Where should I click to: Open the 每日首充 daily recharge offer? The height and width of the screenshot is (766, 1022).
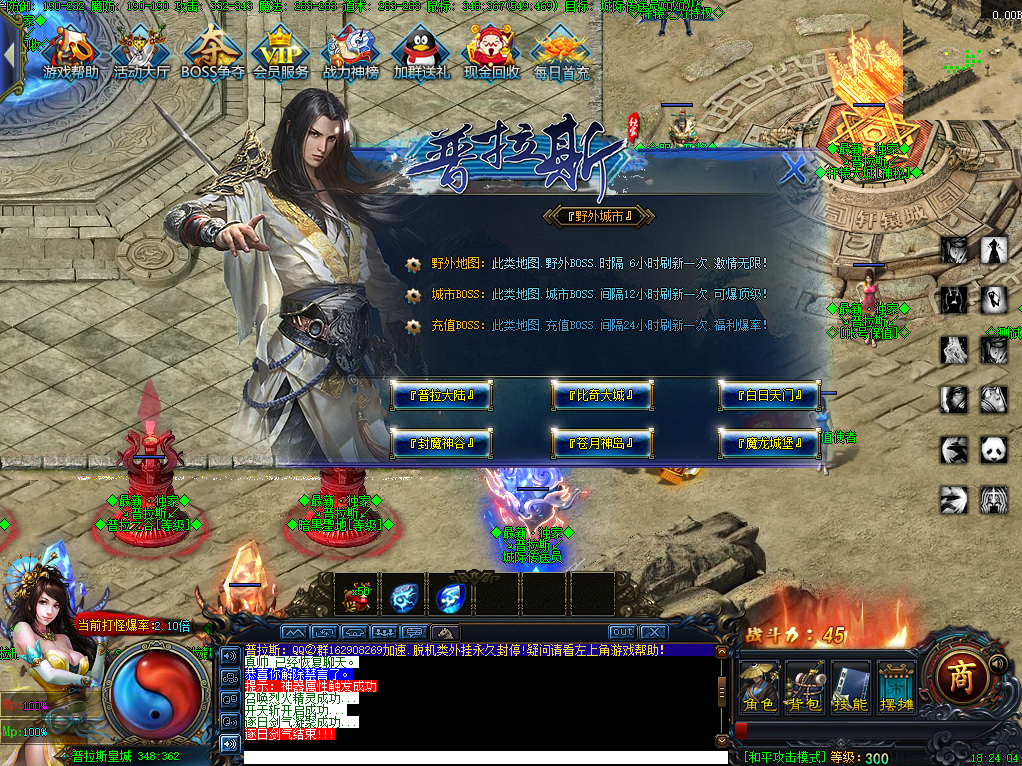coord(561,52)
